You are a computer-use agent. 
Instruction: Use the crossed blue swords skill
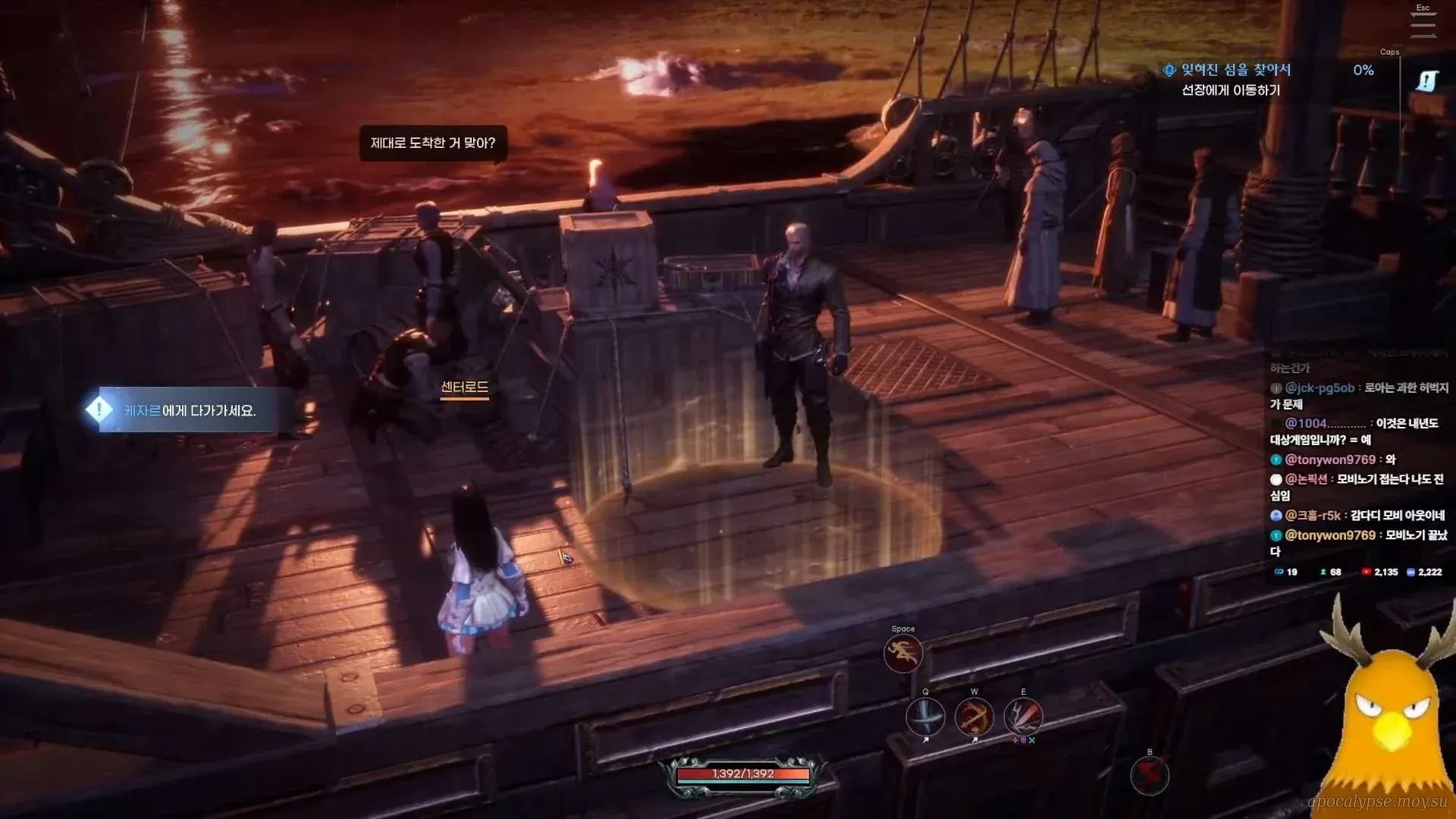(925, 717)
